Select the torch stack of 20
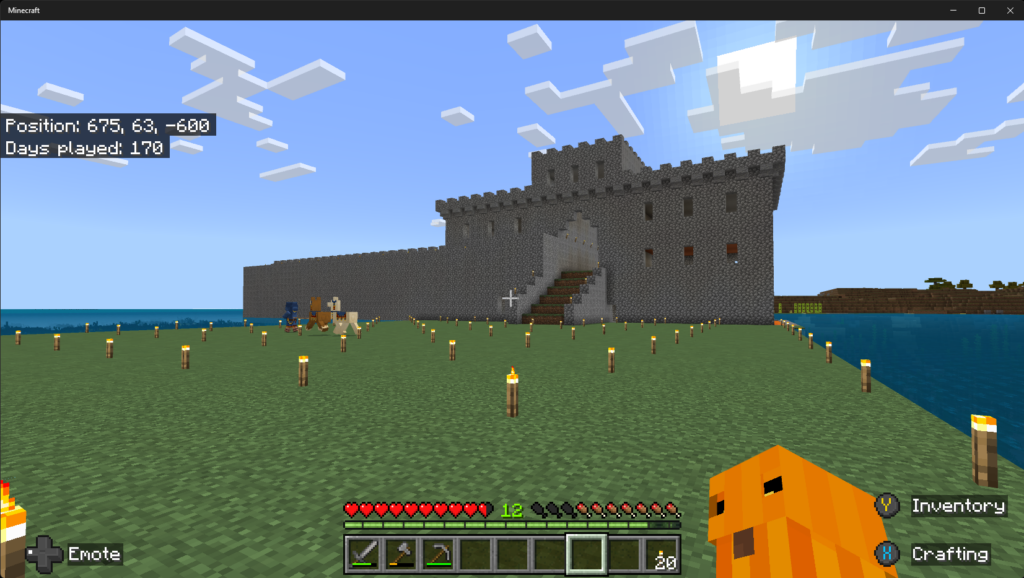Viewport: 1024px width, 578px height. click(660, 553)
